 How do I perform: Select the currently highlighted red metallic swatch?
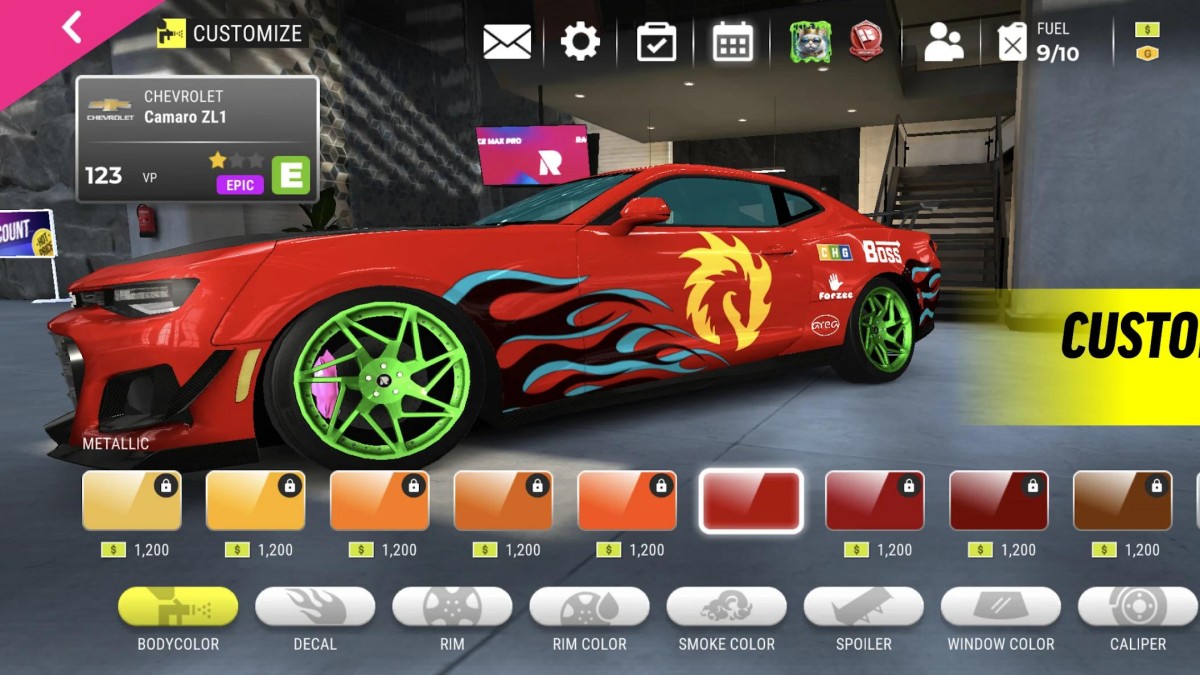click(751, 500)
